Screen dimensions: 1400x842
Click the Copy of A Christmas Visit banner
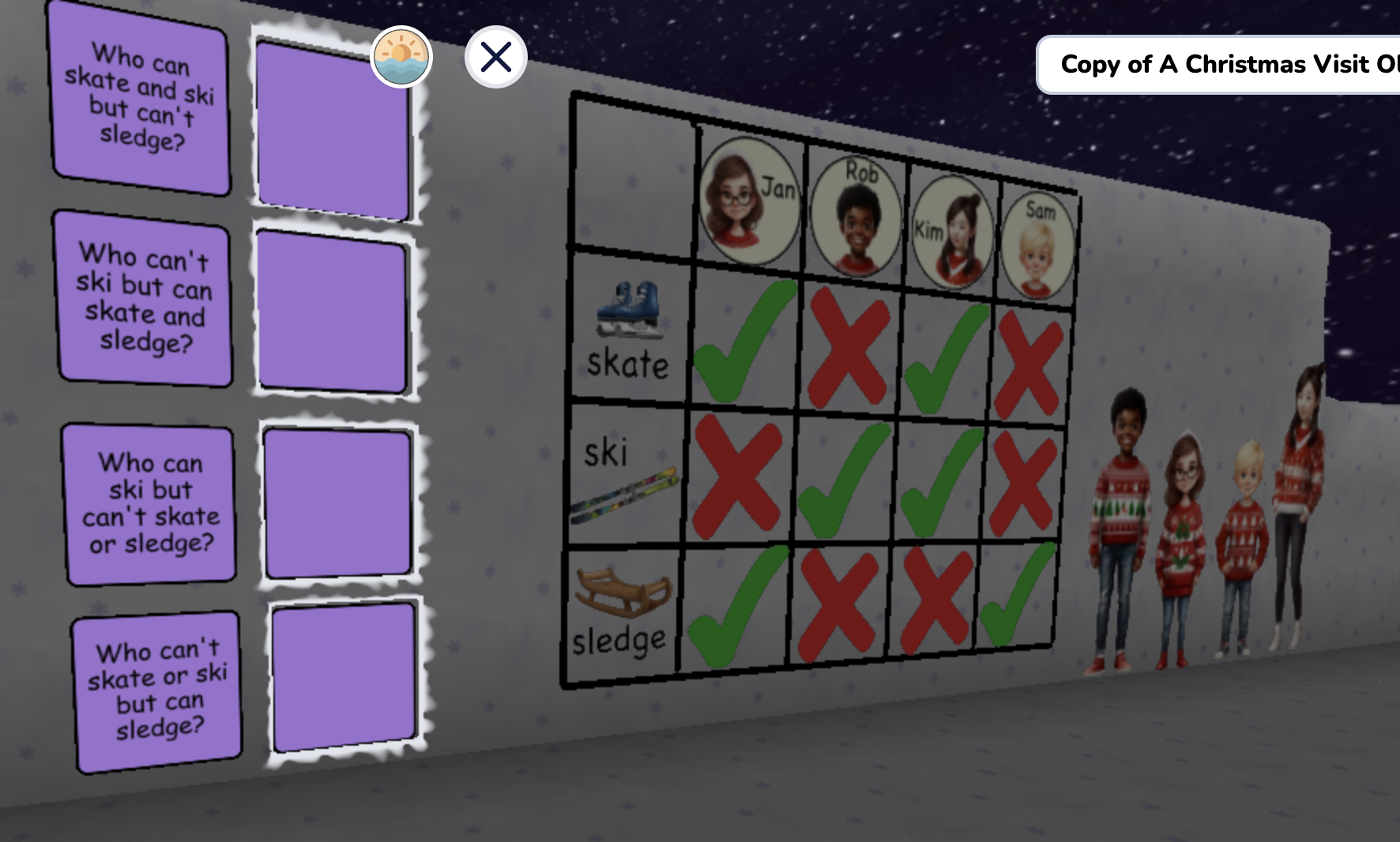(1221, 65)
